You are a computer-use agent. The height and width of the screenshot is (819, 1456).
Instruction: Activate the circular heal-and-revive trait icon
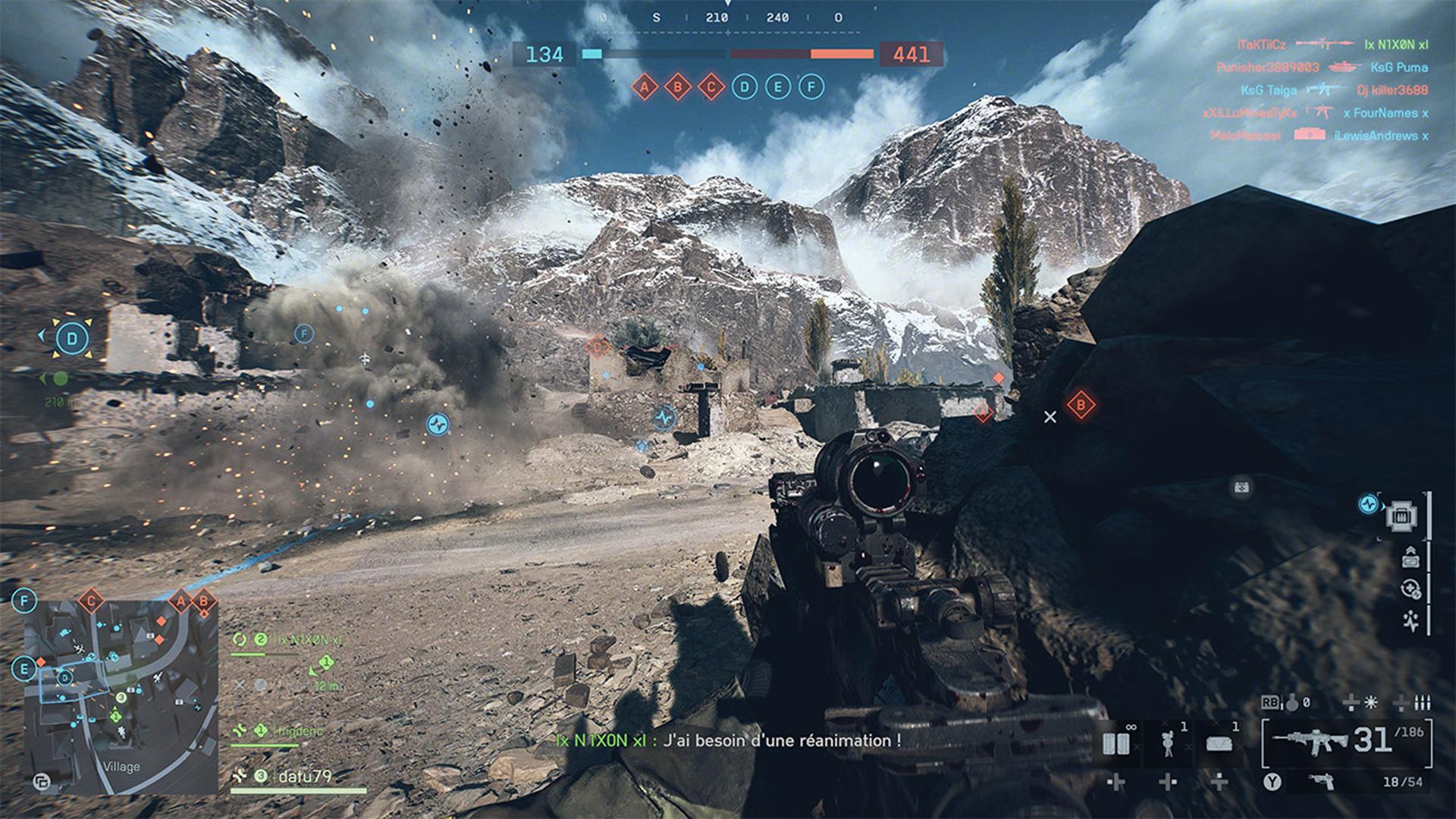pyautogui.click(x=1410, y=589)
